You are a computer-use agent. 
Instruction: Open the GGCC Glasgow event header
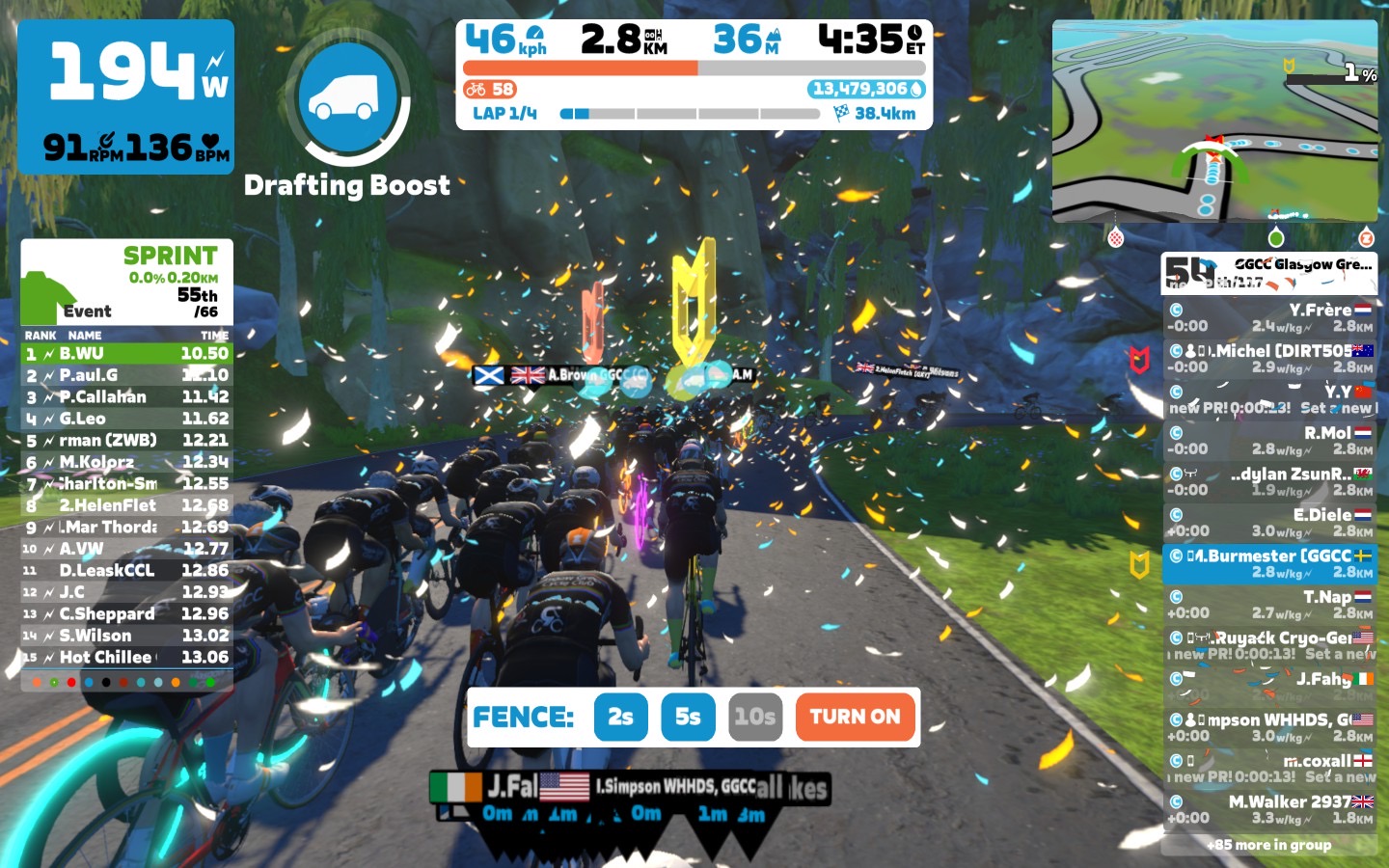1269,272
